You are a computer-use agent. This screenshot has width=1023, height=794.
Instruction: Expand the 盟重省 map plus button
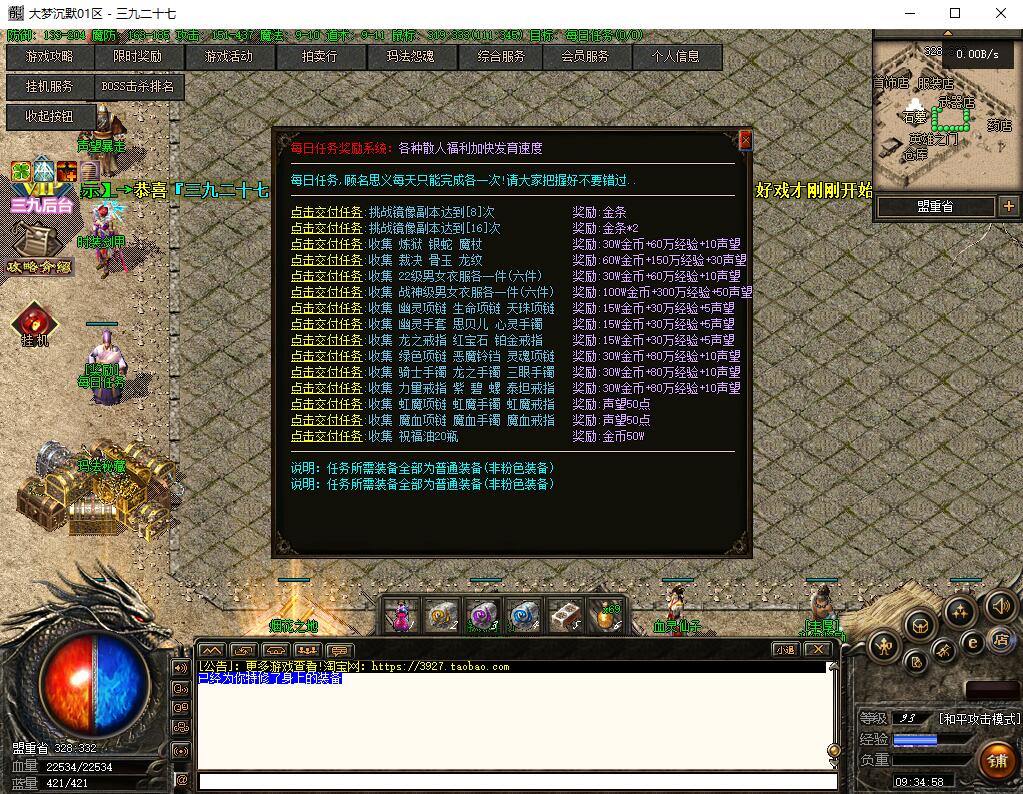1007,206
